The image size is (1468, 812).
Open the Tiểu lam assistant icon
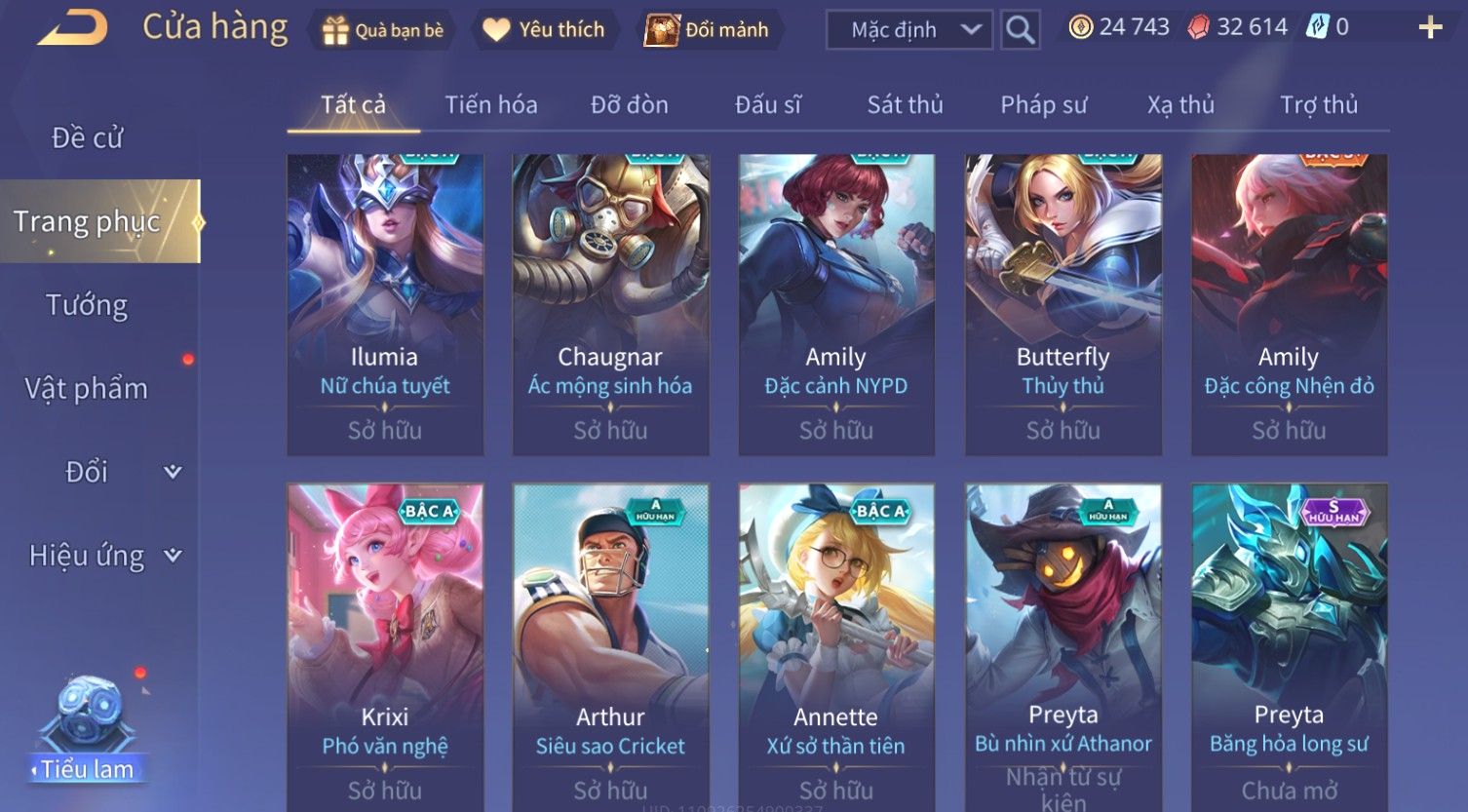click(88, 731)
